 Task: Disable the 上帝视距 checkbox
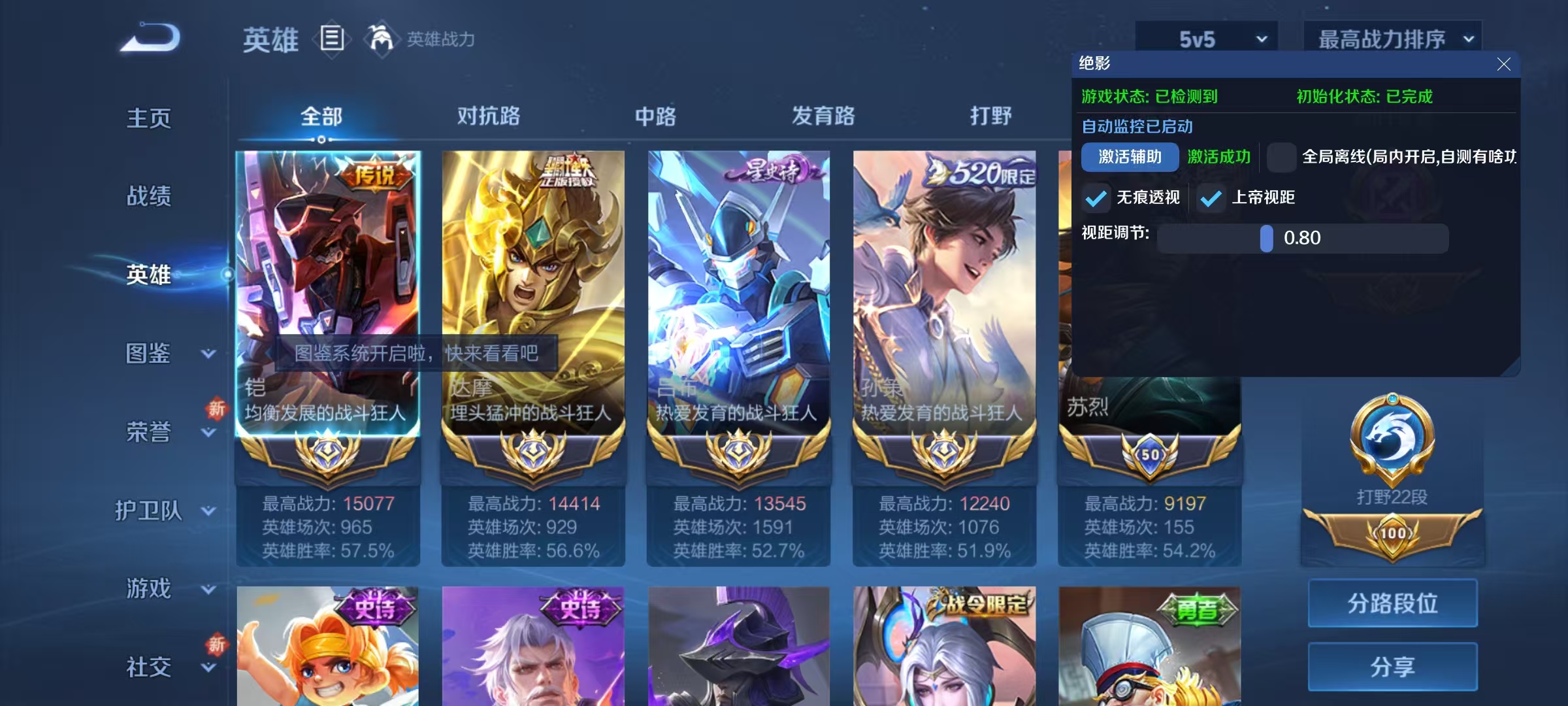pos(1212,197)
